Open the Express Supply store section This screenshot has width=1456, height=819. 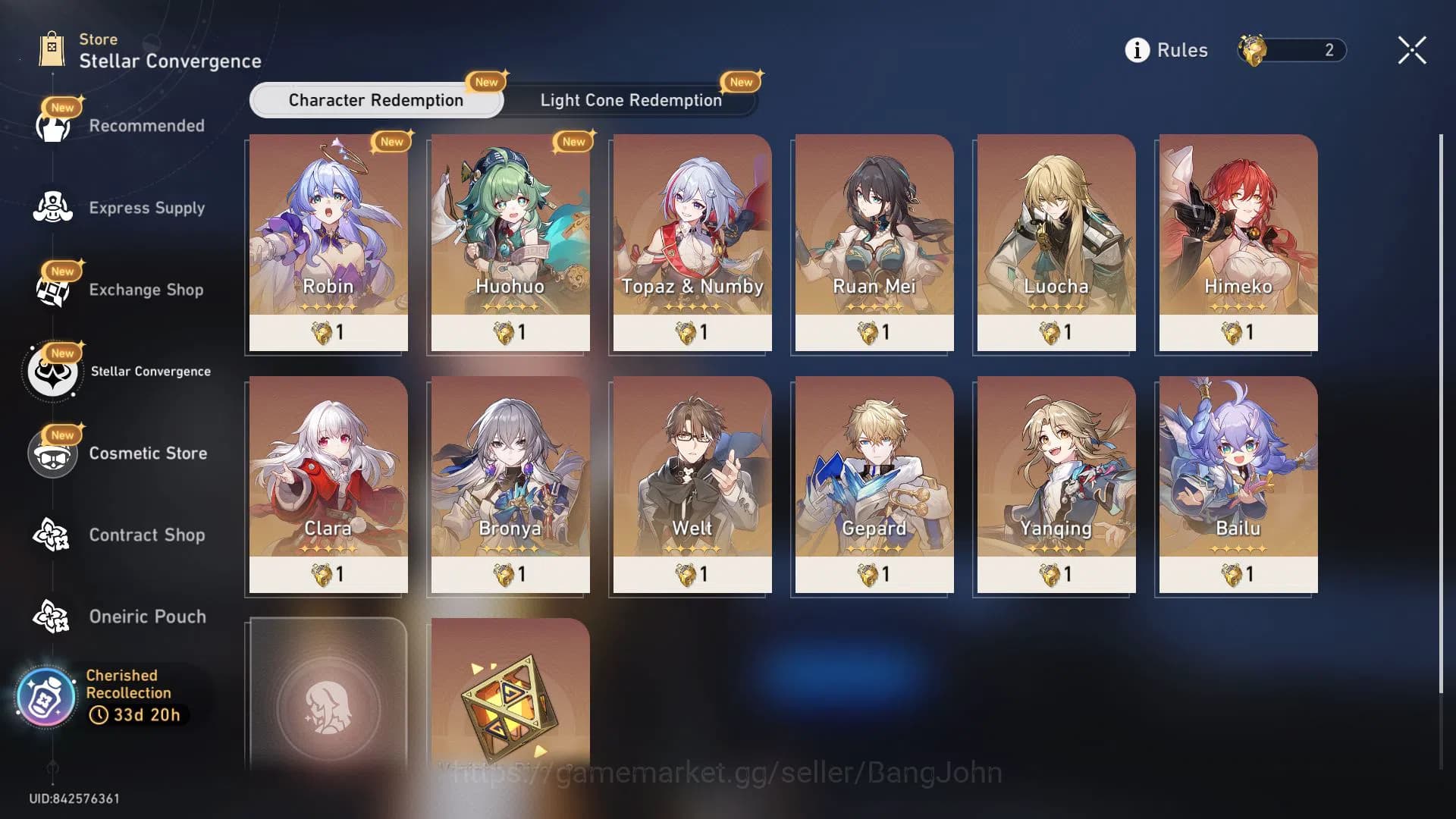(x=52, y=208)
